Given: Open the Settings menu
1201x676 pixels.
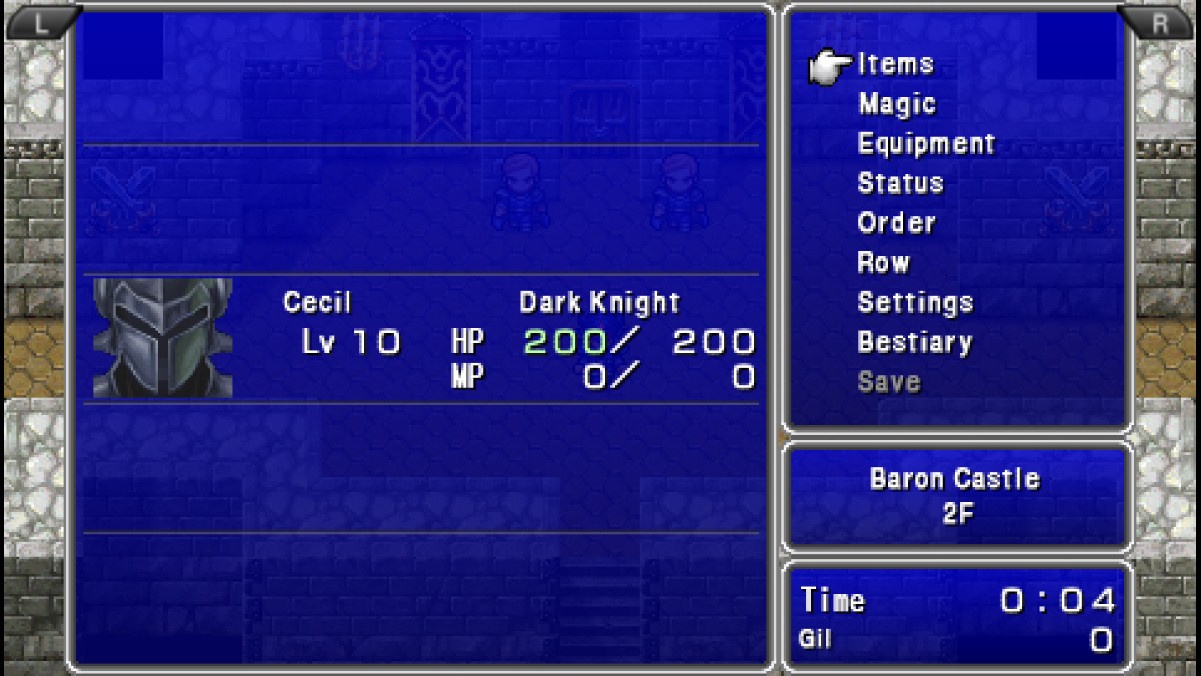Looking at the screenshot, I should coord(915,302).
